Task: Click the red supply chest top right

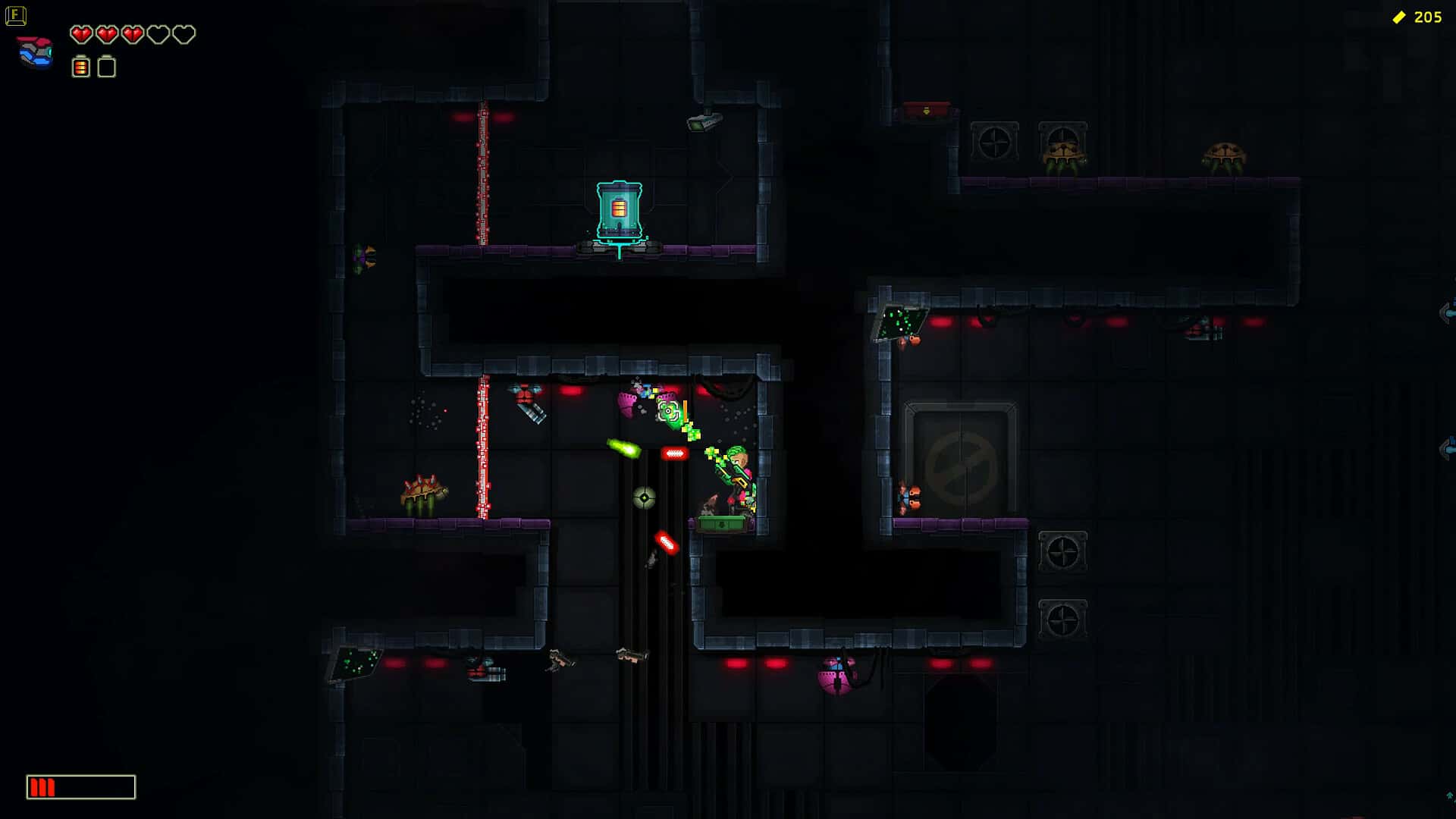Action: pyautogui.click(x=926, y=111)
